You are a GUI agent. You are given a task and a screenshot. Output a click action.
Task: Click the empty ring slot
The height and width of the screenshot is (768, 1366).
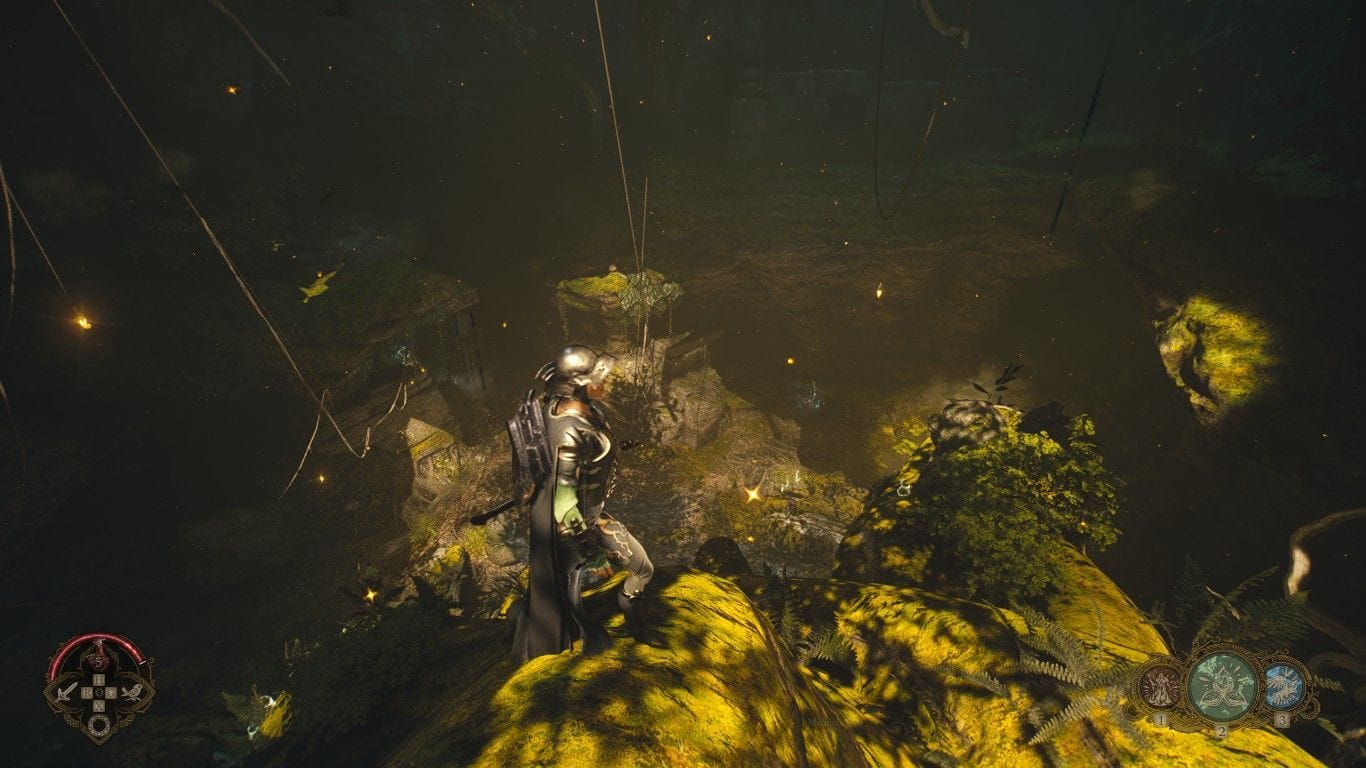[x=99, y=726]
